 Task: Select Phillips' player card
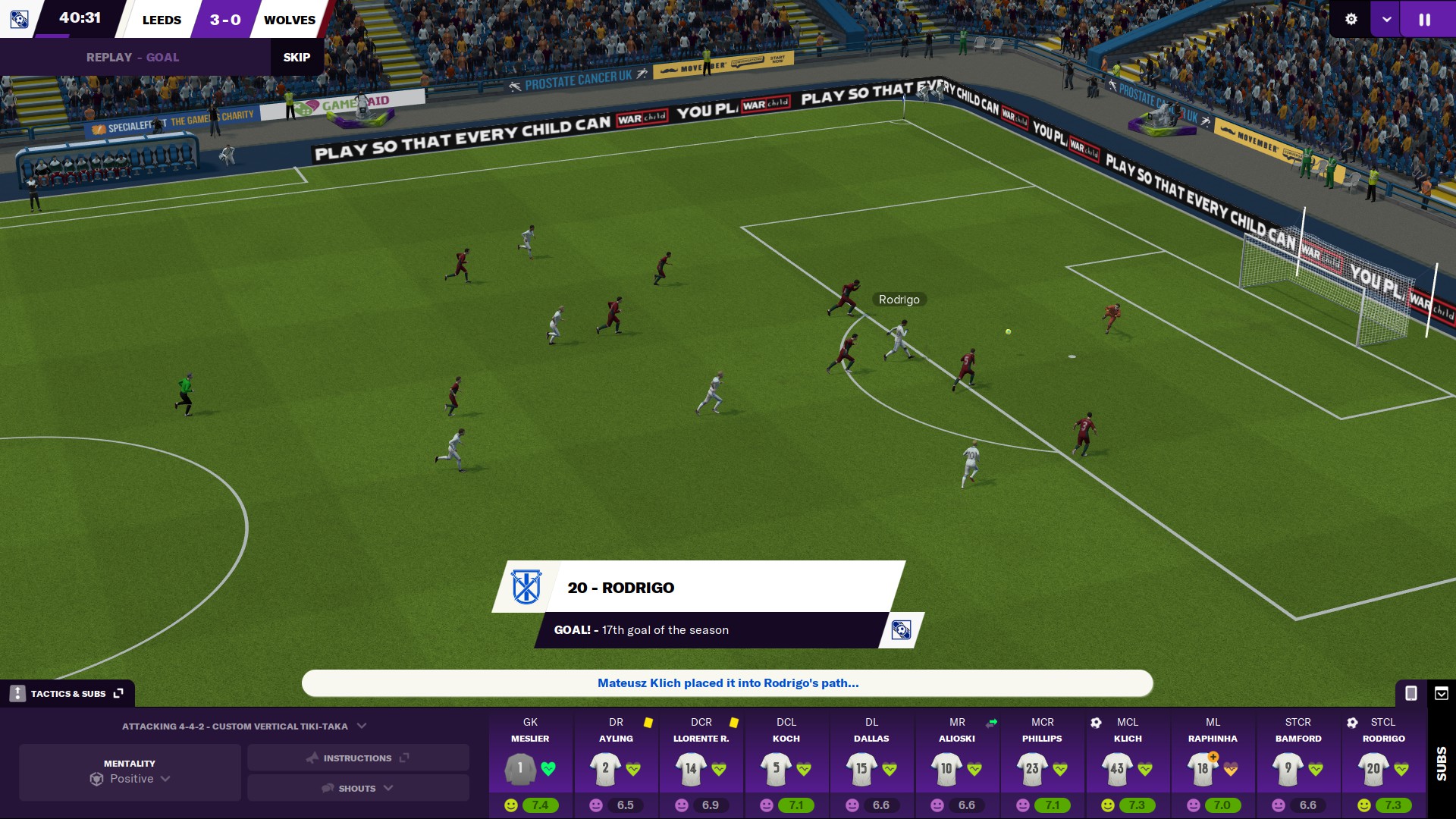coord(1043,763)
